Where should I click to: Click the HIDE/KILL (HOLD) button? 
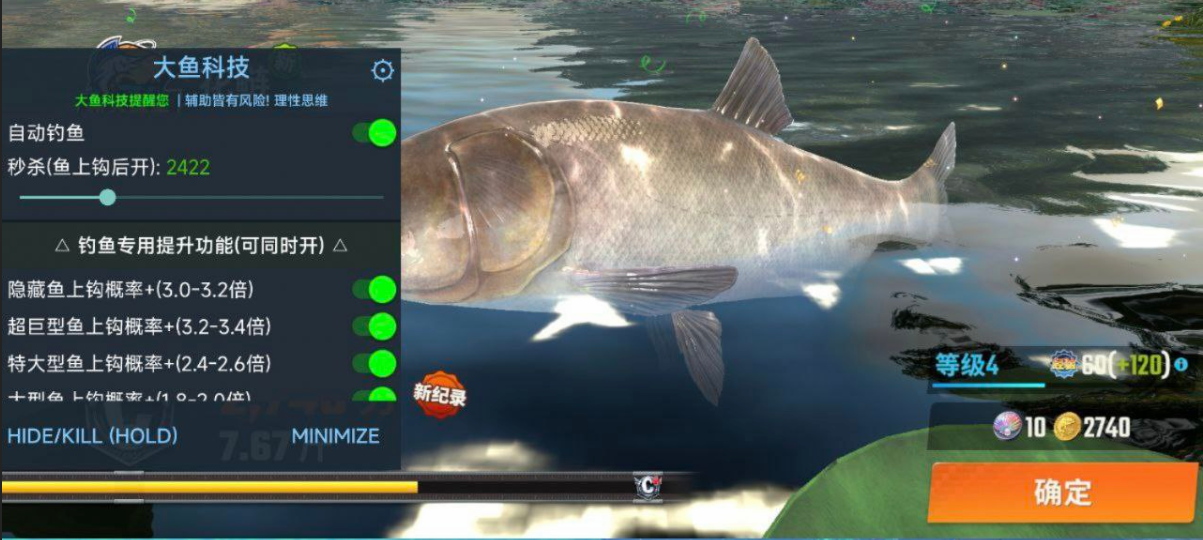(x=92, y=436)
